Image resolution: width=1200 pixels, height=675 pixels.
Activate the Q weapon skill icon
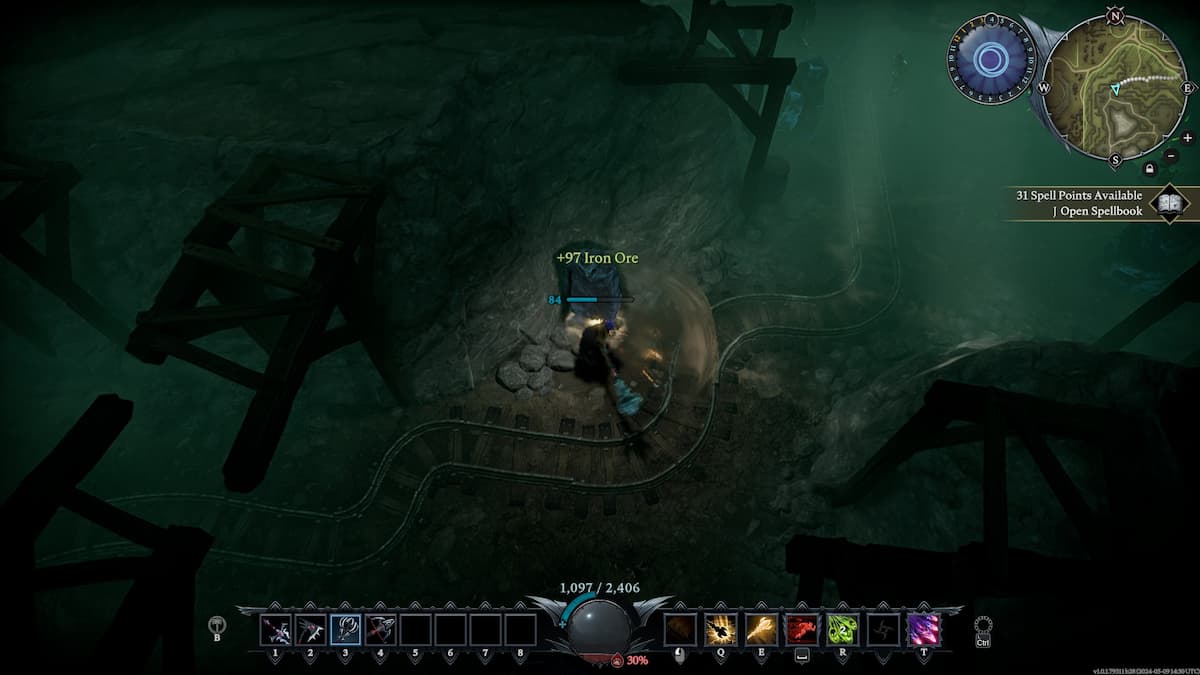point(720,629)
